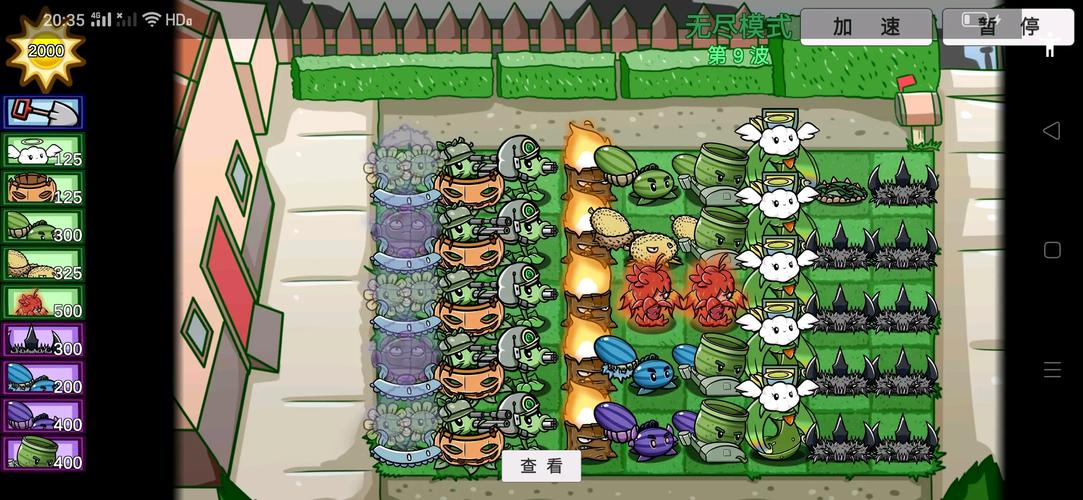Pause the game with 暂停
The image size is (1083, 500).
point(1008,27)
